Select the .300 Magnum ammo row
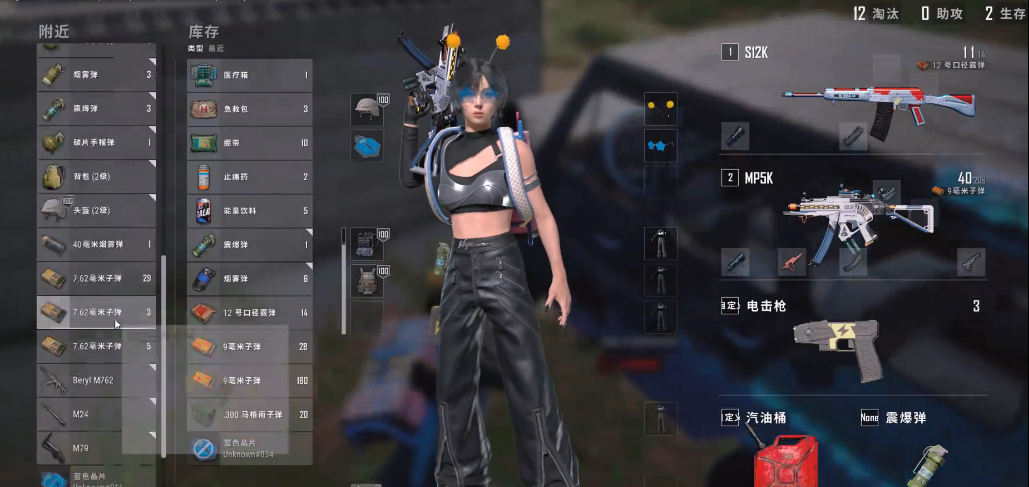This screenshot has width=1029, height=487. 250,414
